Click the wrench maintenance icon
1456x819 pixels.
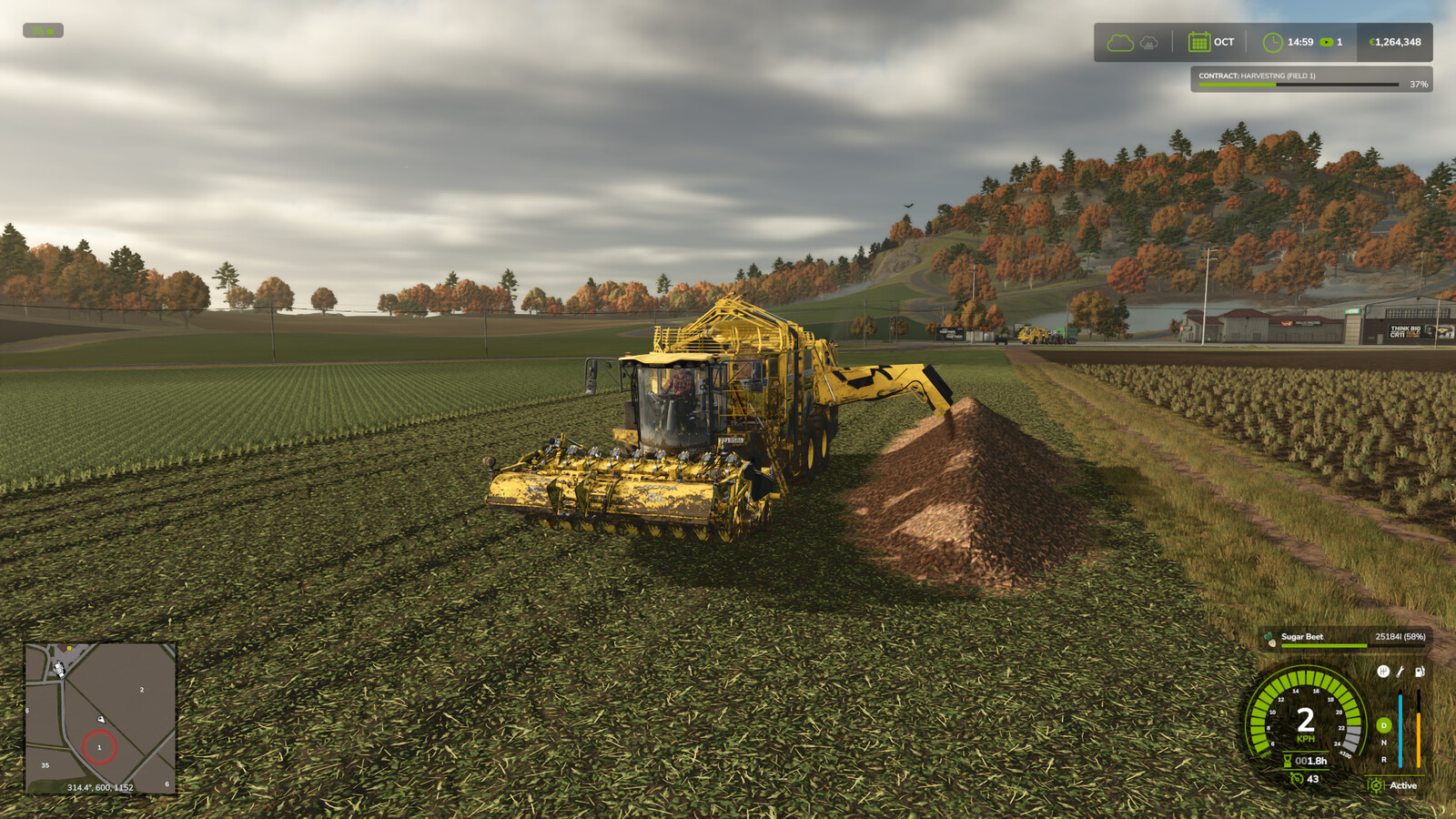click(x=1400, y=672)
